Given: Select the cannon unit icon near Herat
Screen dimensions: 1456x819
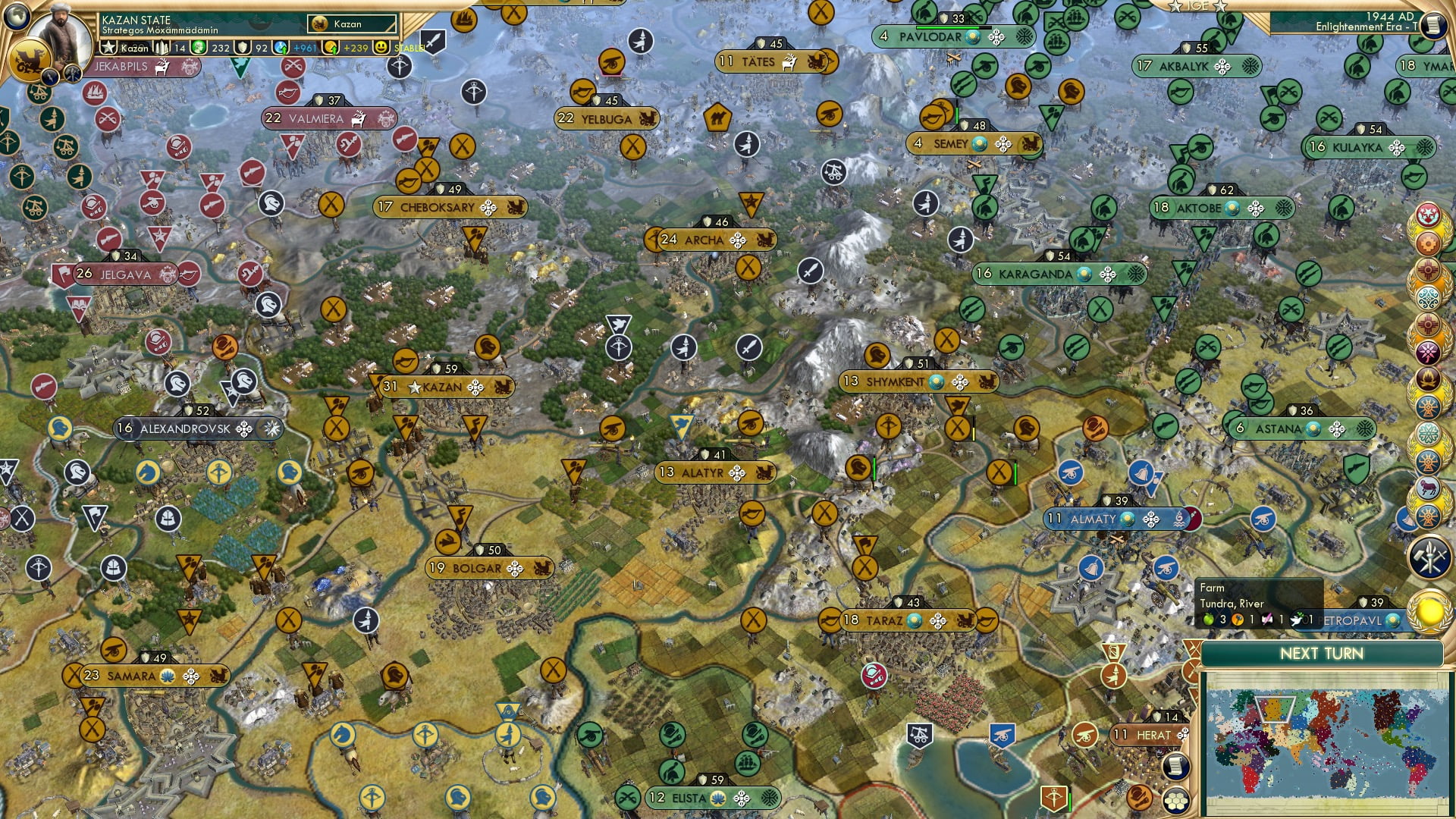Looking at the screenshot, I should (x=1084, y=736).
